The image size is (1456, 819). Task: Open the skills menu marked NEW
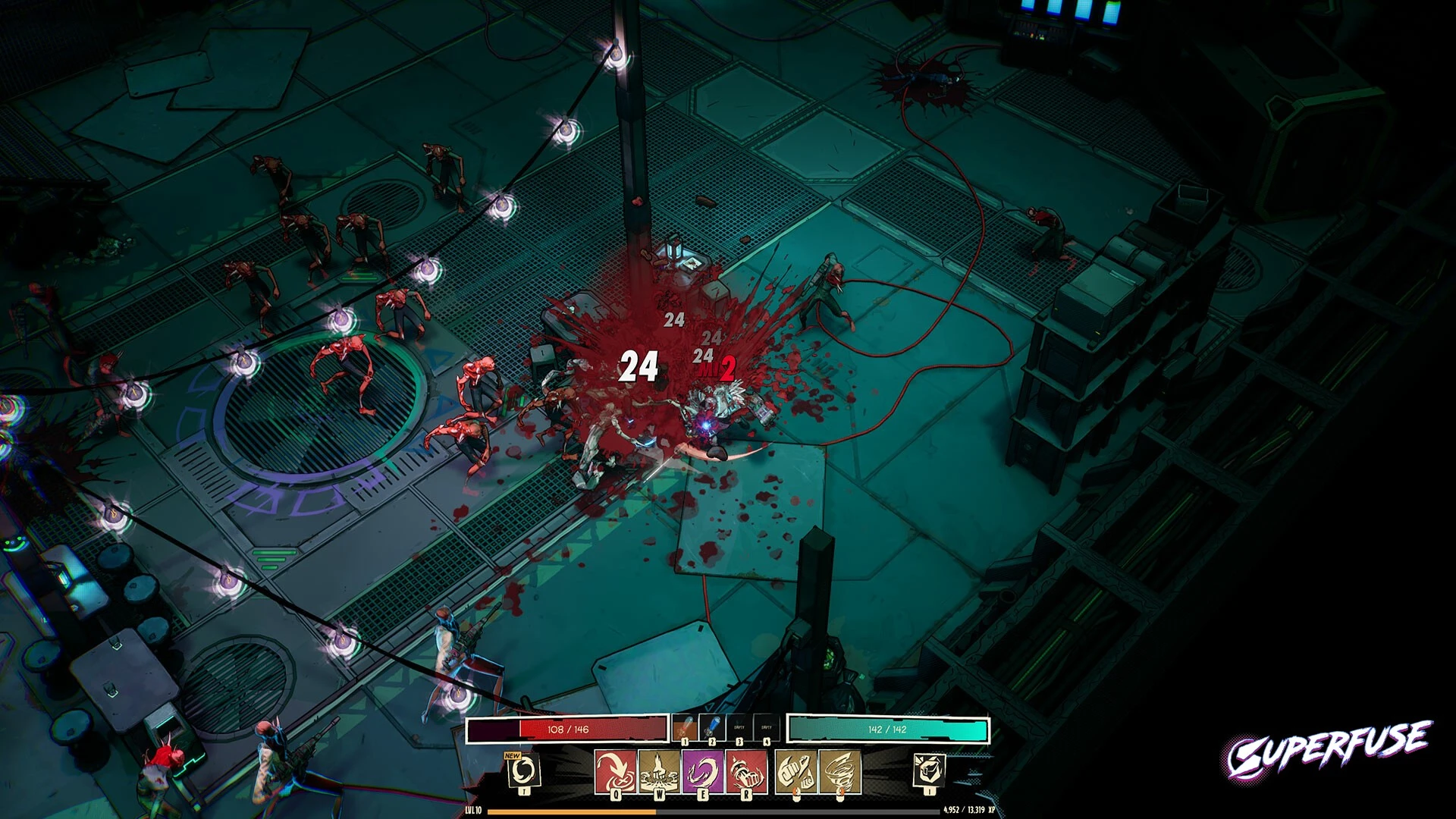pyautogui.click(x=523, y=771)
